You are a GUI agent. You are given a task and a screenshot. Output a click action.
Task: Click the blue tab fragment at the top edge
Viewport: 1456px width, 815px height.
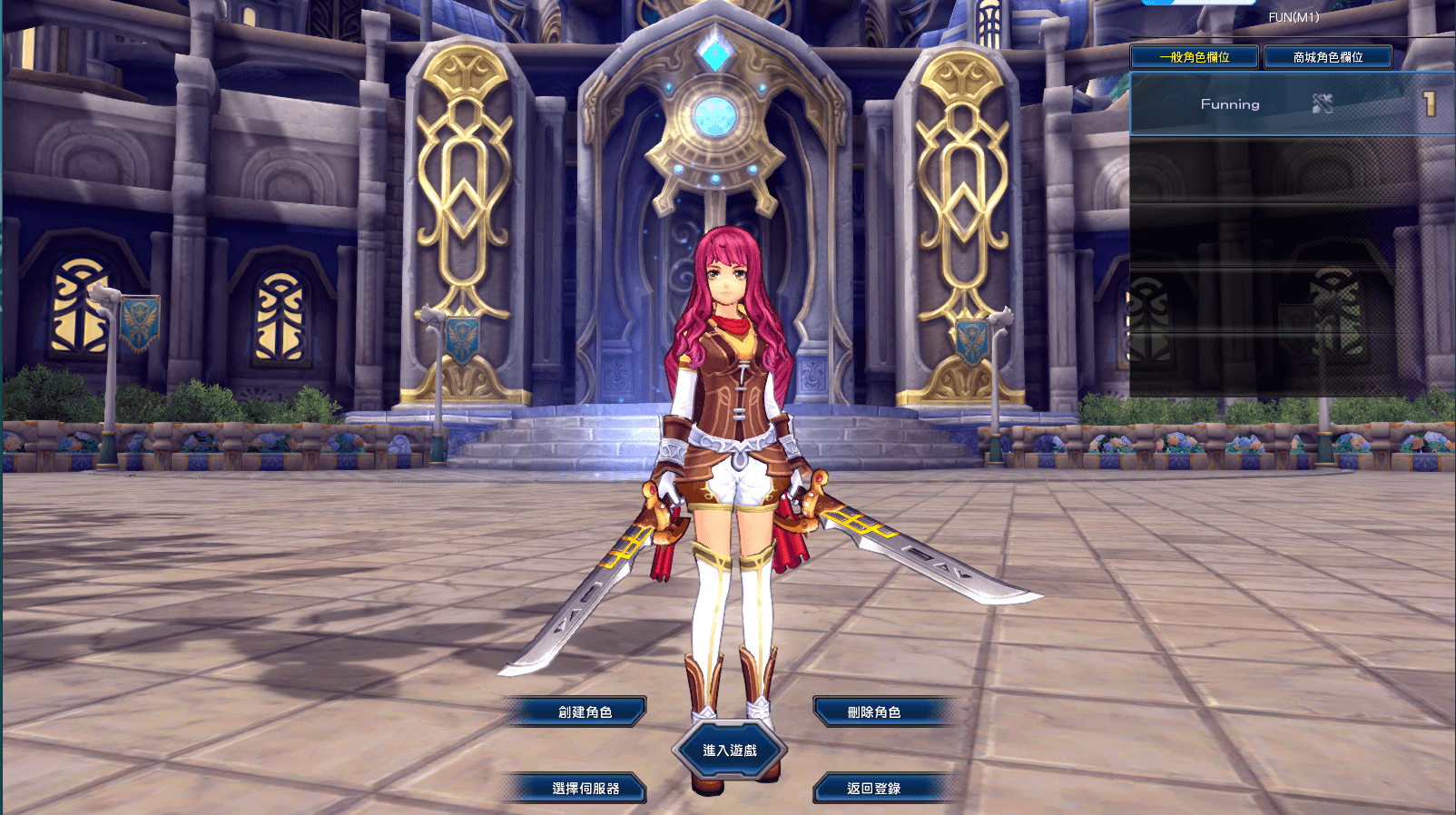pyautogui.click(x=1198, y=4)
